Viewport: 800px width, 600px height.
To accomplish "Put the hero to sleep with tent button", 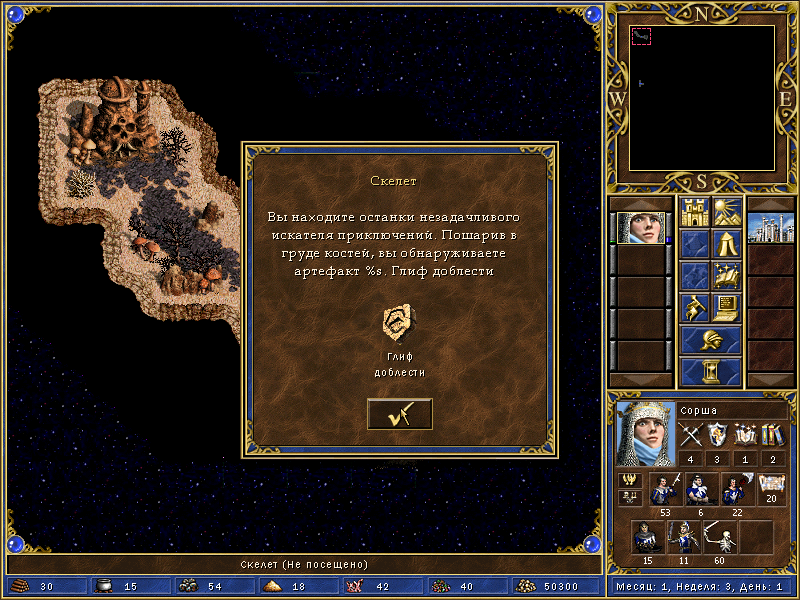I will [x=725, y=243].
